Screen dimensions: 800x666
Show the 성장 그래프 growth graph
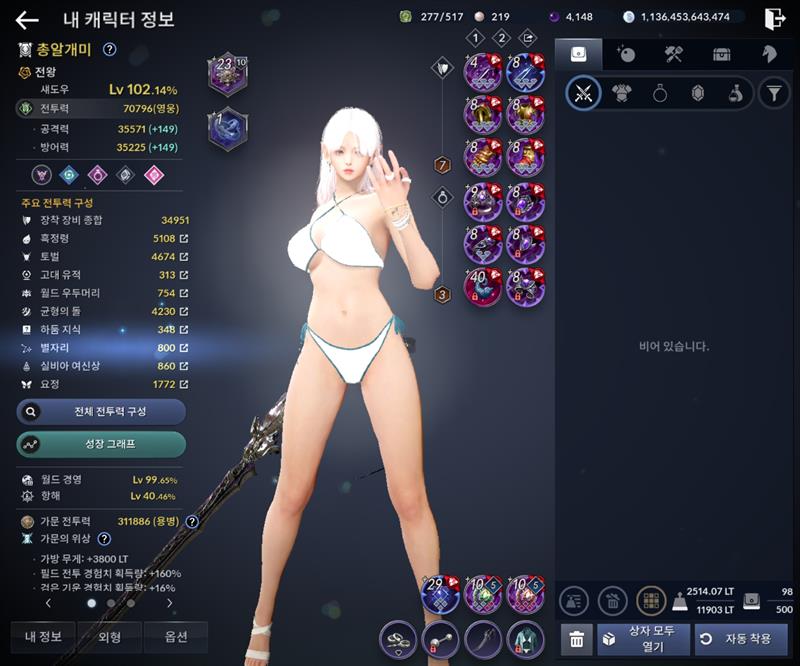point(101,444)
